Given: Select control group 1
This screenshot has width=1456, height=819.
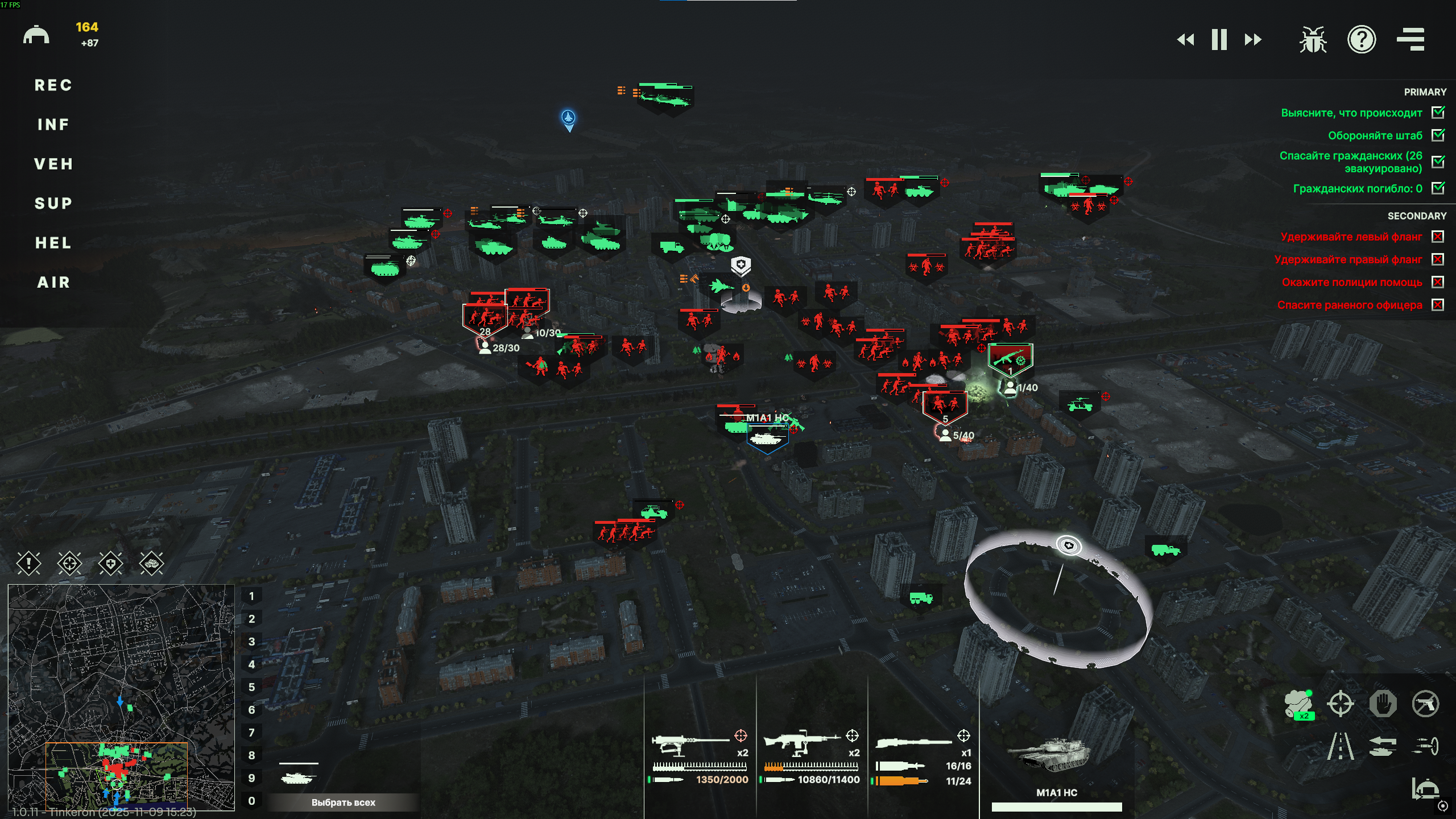Looking at the screenshot, I should click(x=251, y=597).
